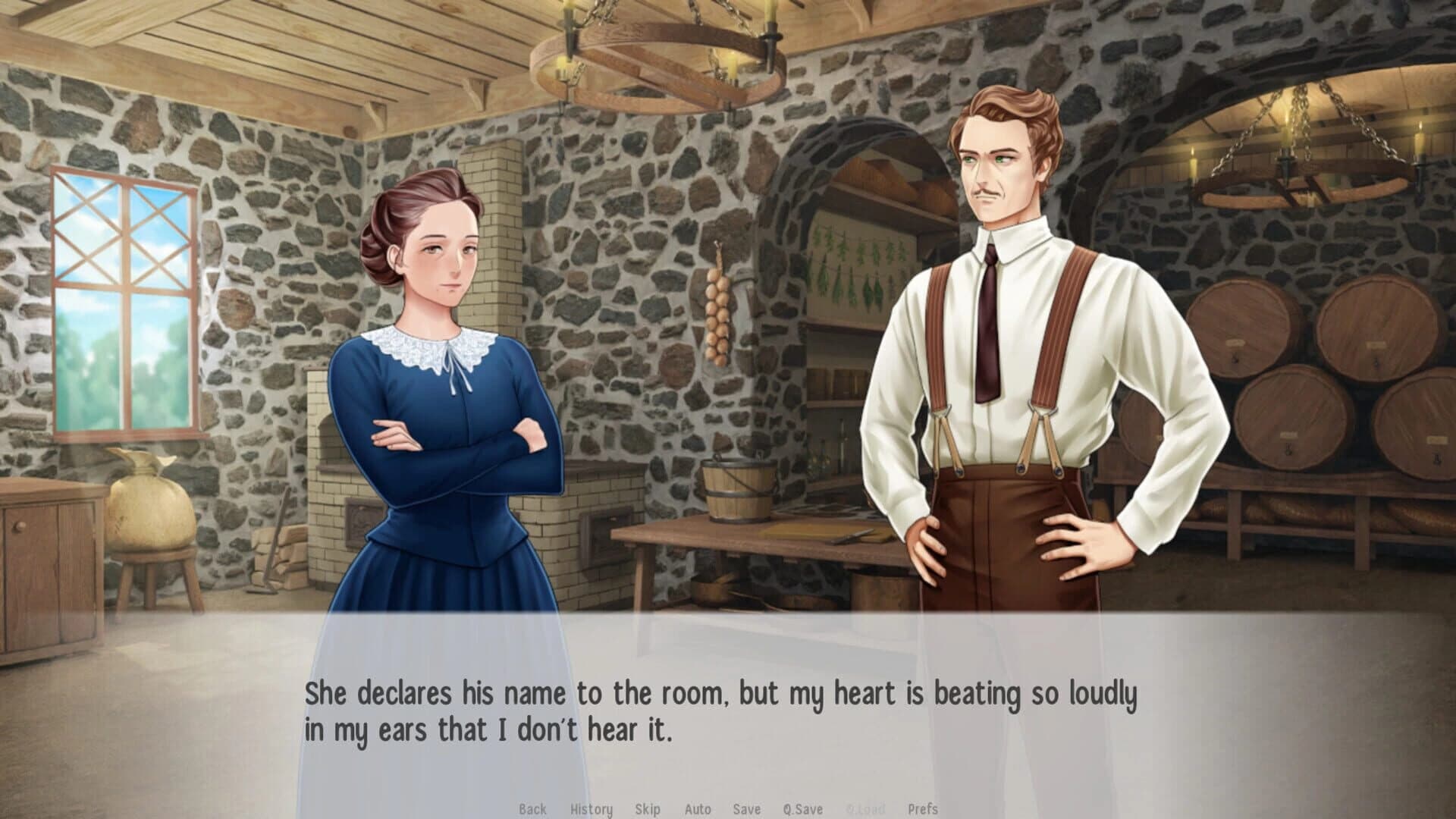Screen dimensions: 1456x819
Task: Select History to review past dialogue
Action: pos(591,809)
